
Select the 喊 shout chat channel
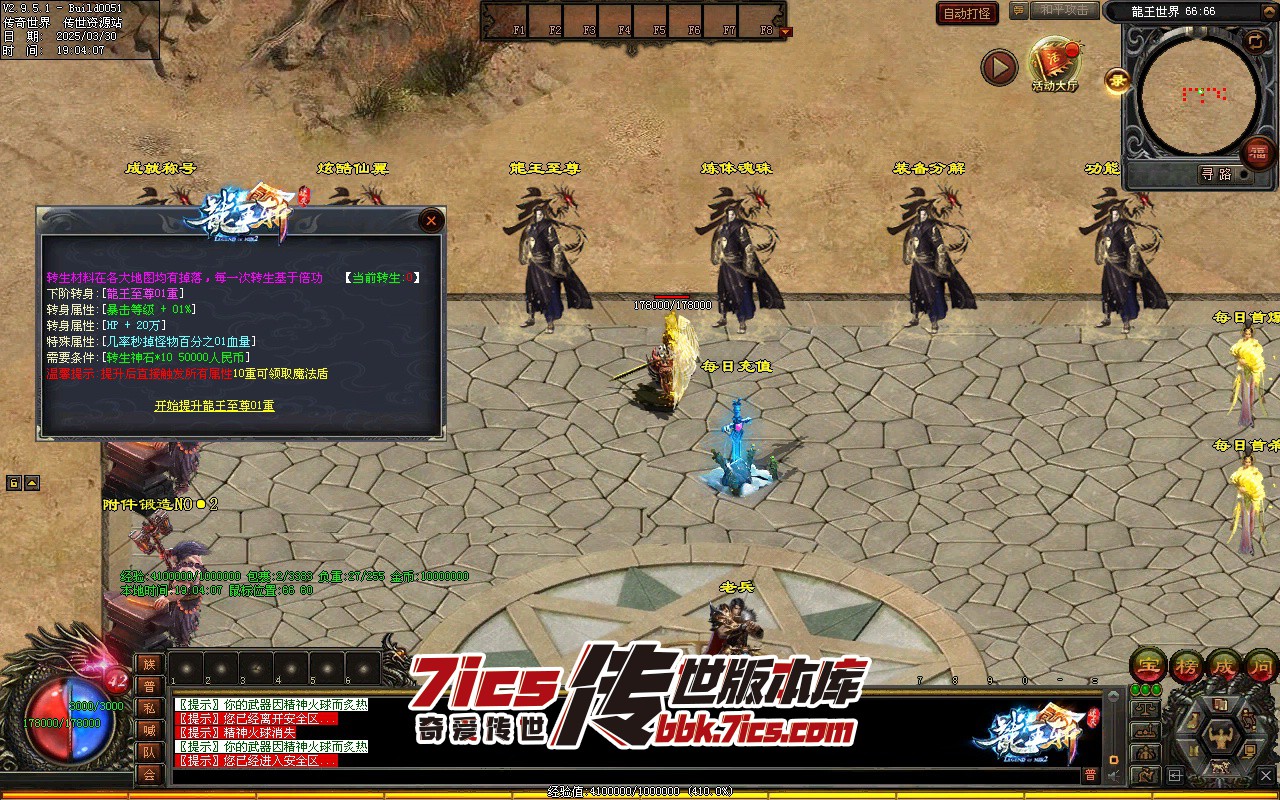coord(149,730)
